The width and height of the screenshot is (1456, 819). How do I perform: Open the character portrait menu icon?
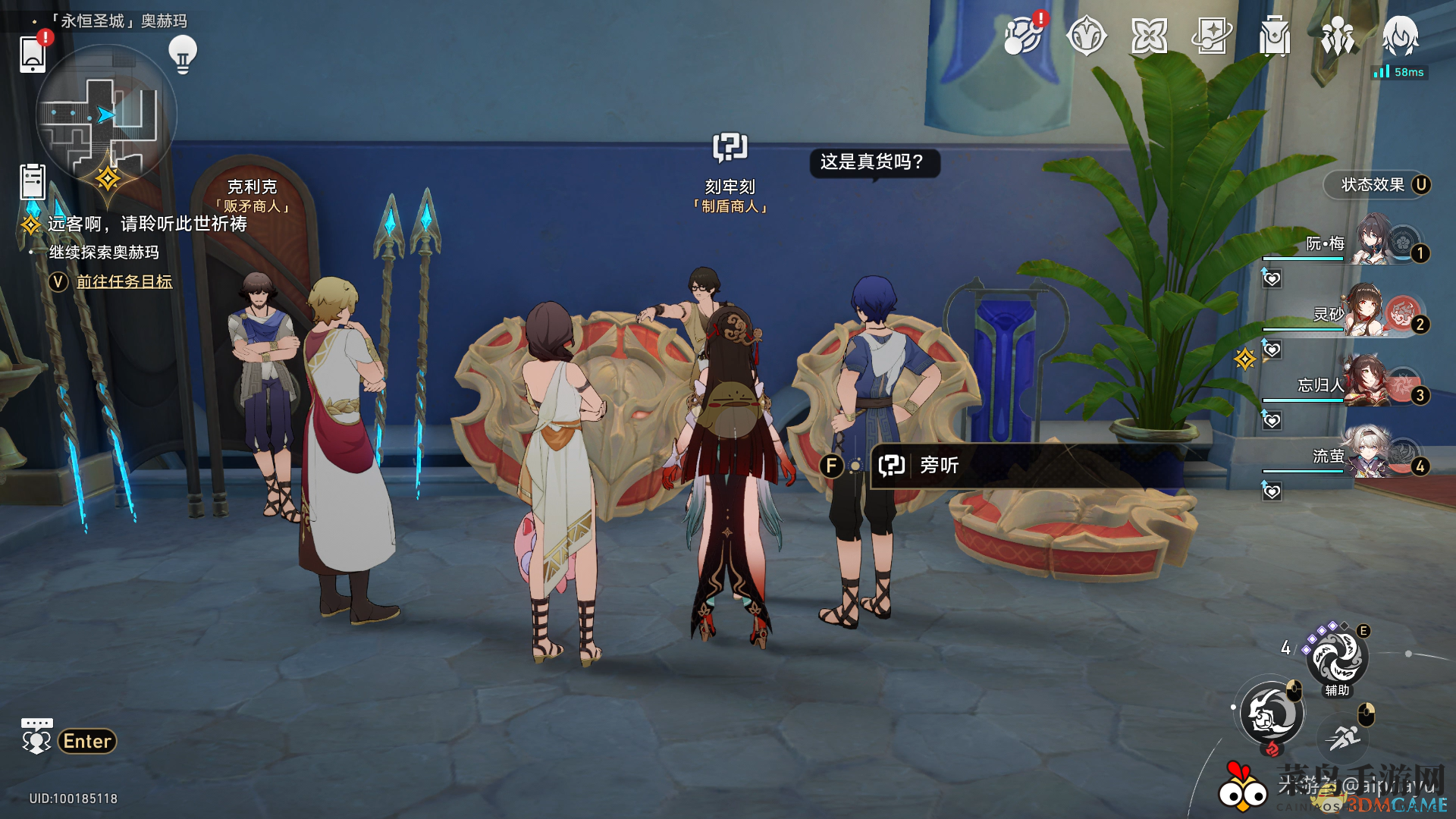pos(1400,36)
